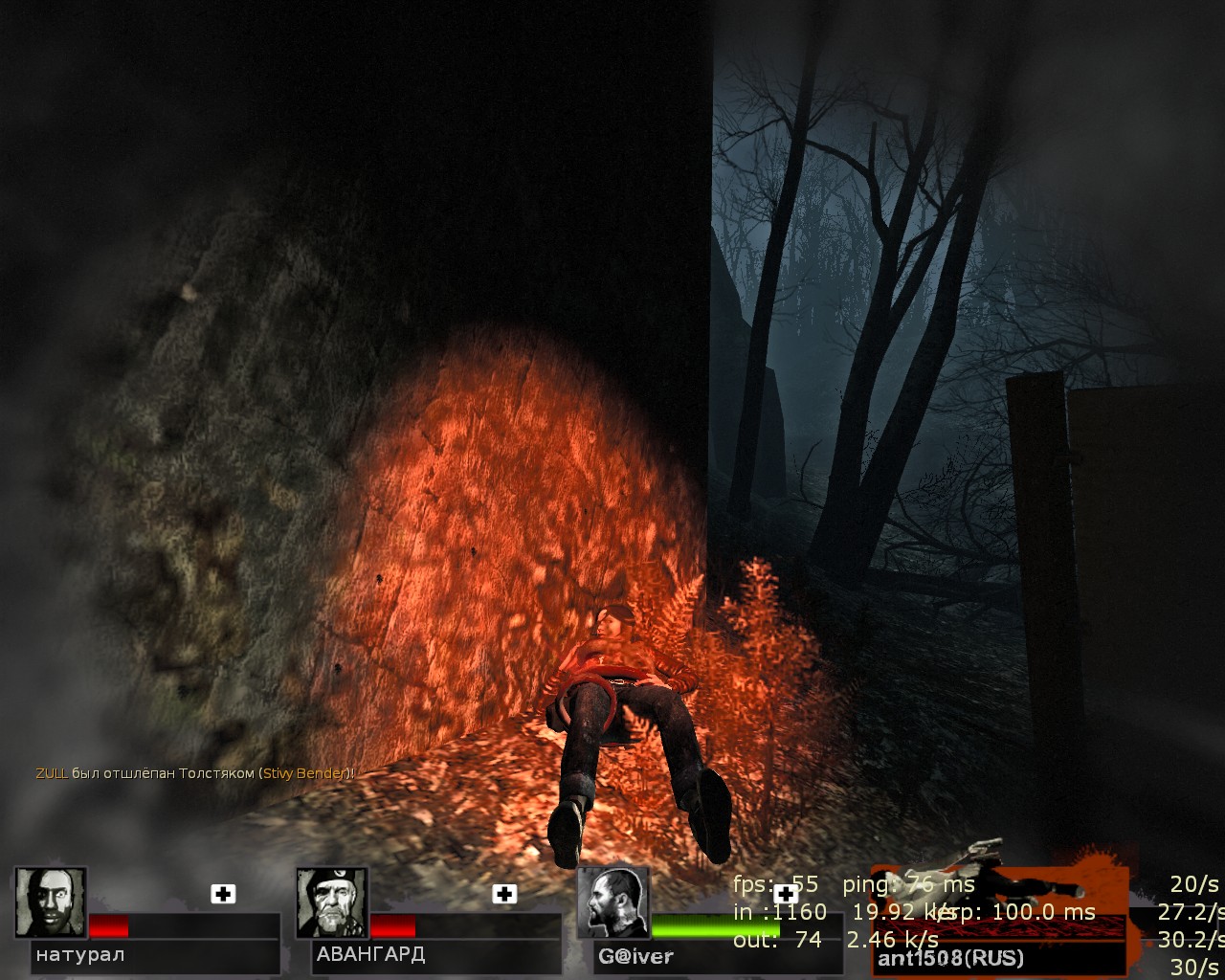Click the first aid icon above натурал
1225x980 pixels.
point(223,894)
